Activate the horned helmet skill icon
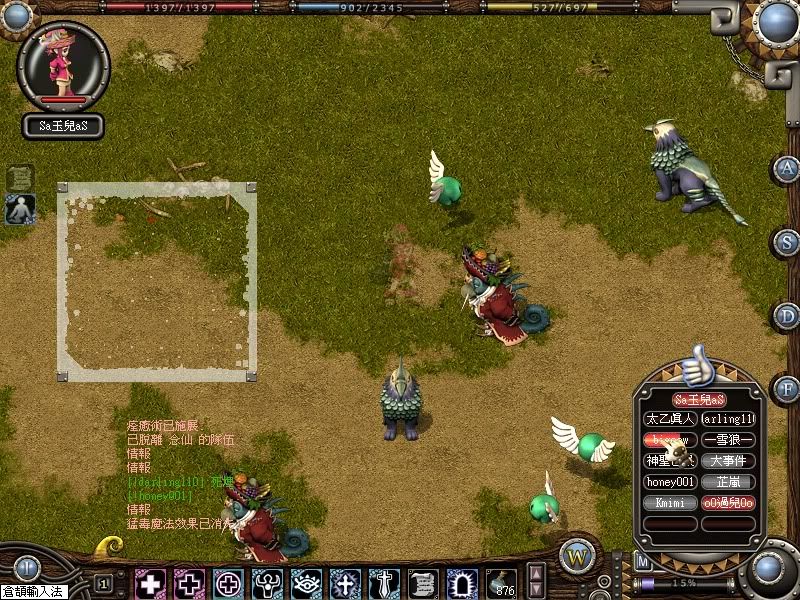The image size is (800, 600). coord(267,582)
